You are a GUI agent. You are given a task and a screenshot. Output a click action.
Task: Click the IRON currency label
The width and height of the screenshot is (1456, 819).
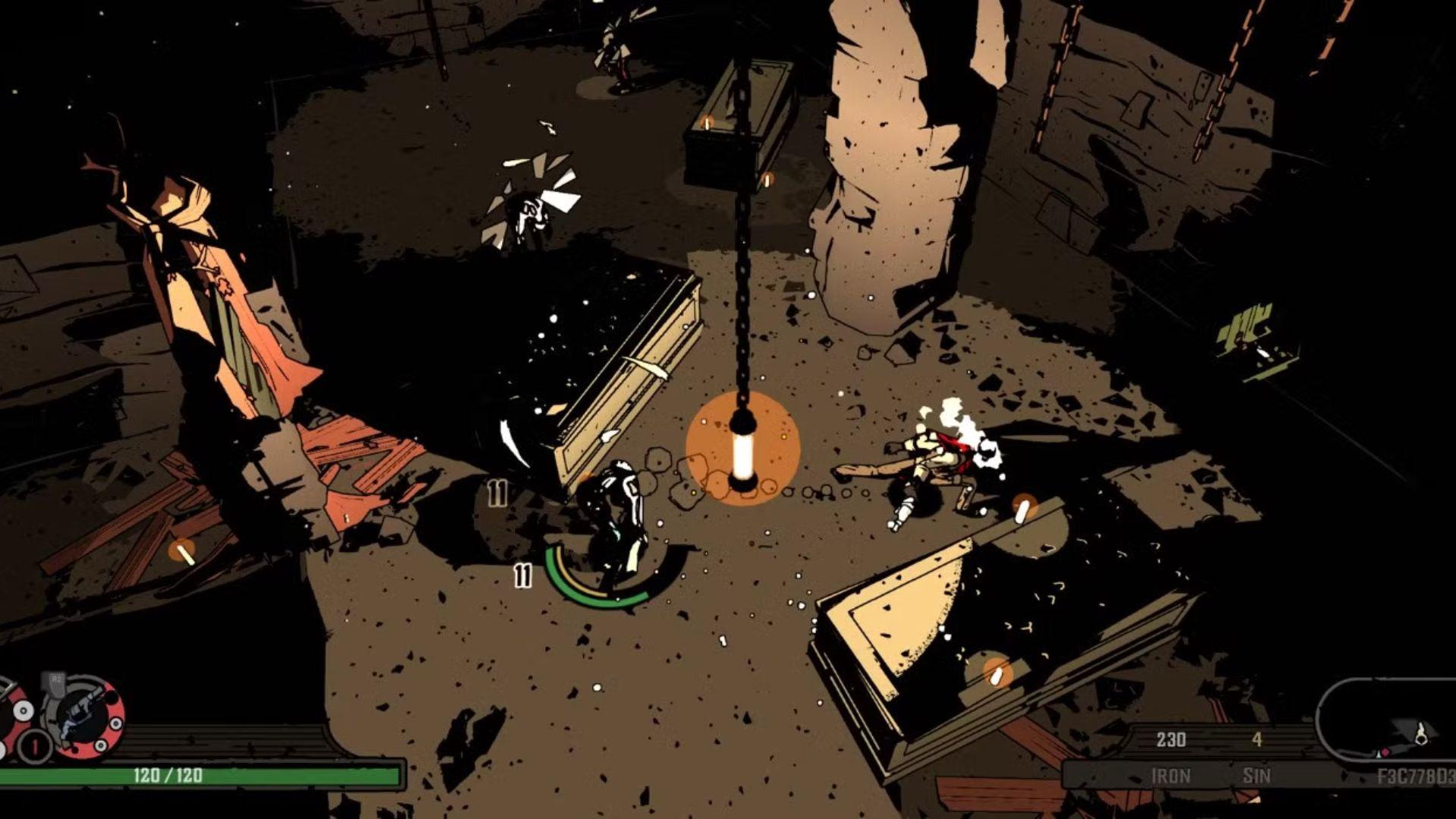(1172, 776)
